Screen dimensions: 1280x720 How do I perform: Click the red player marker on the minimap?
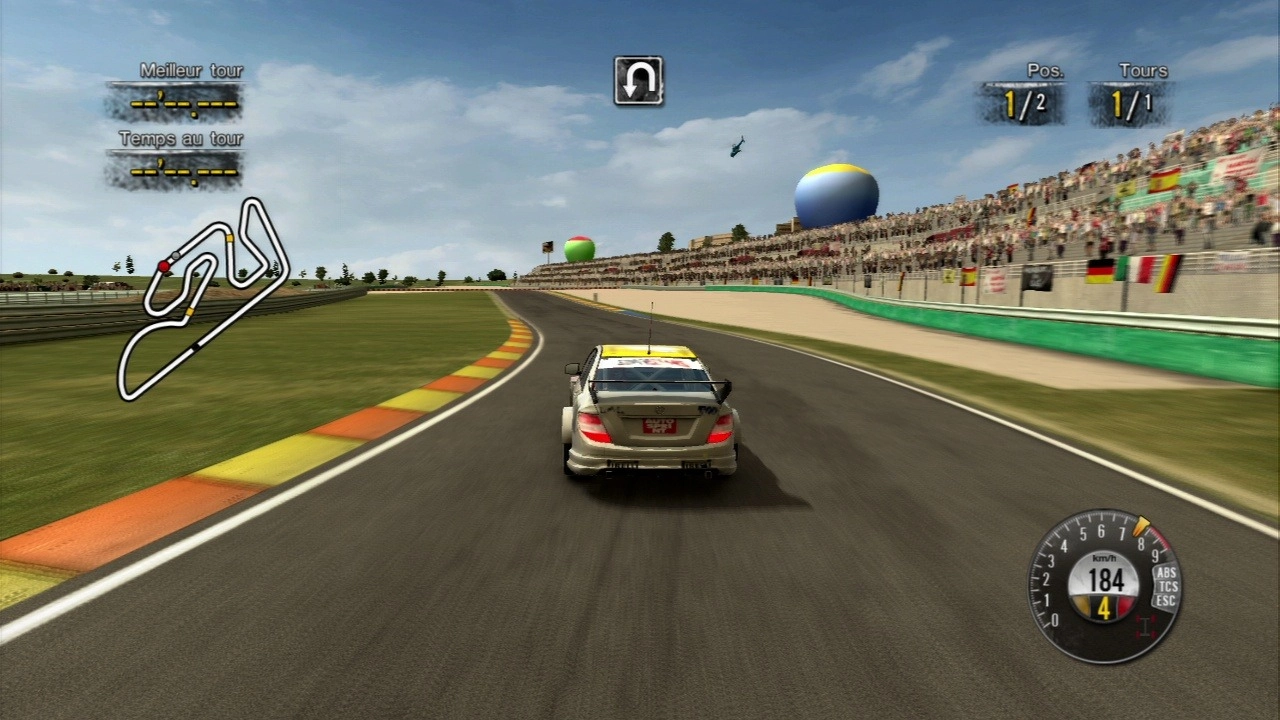coord(164,266)
